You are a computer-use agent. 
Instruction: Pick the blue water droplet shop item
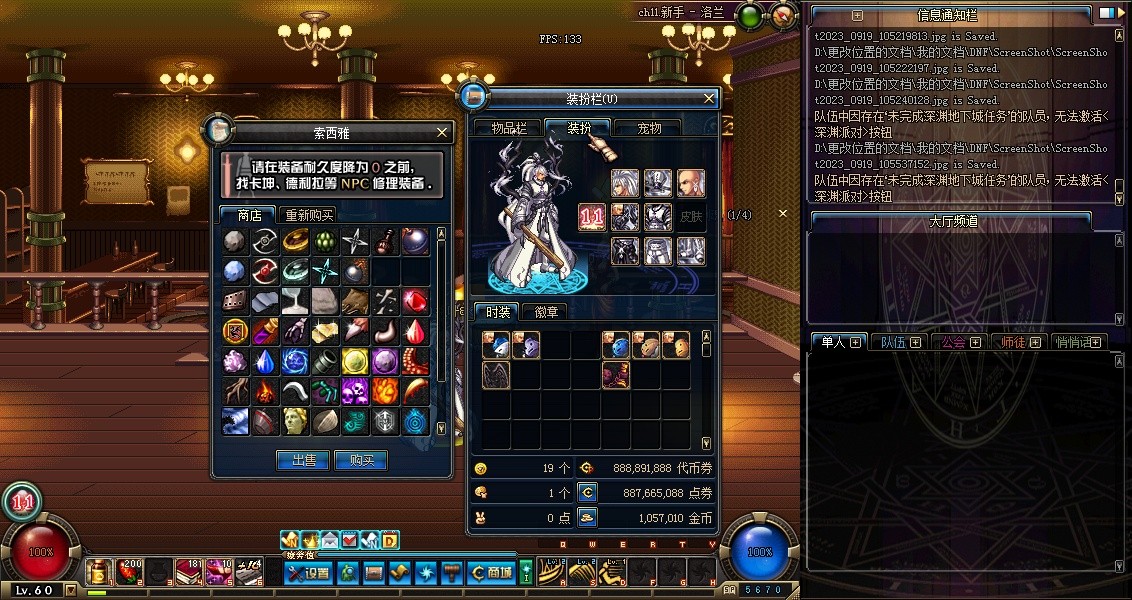coord(265,361)
